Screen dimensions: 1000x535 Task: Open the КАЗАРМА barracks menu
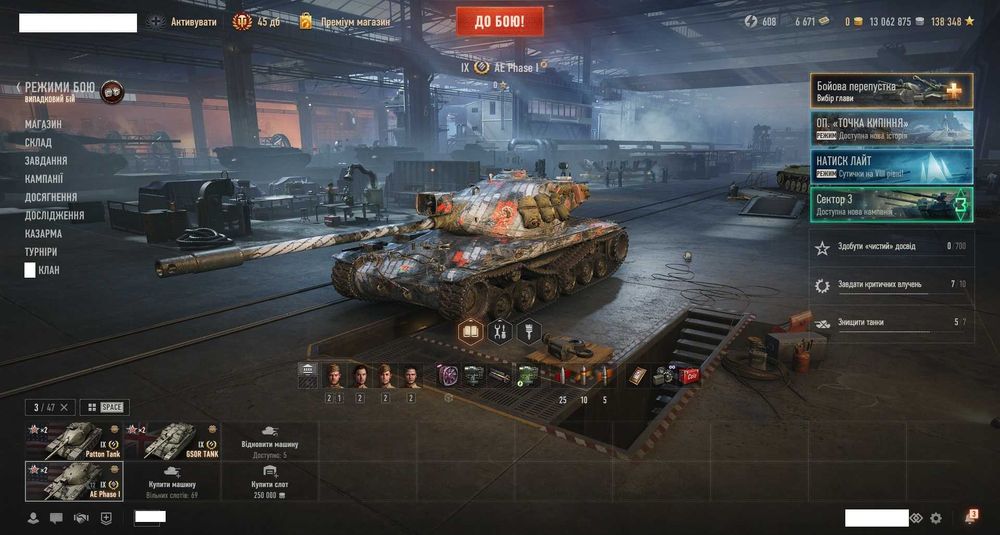[x=43, y=233]
